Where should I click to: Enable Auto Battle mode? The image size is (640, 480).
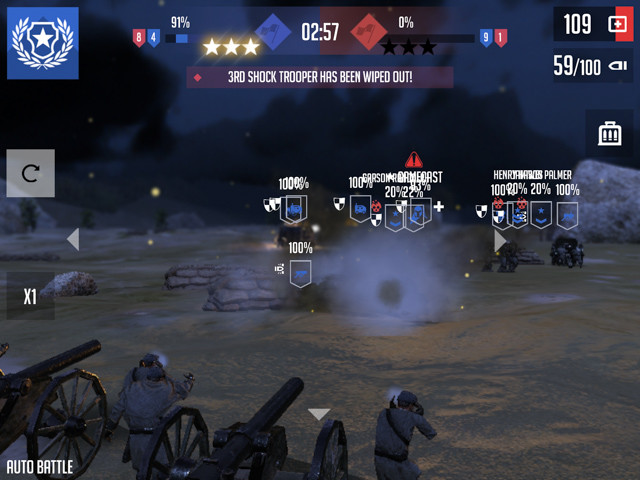coord(40,467)
